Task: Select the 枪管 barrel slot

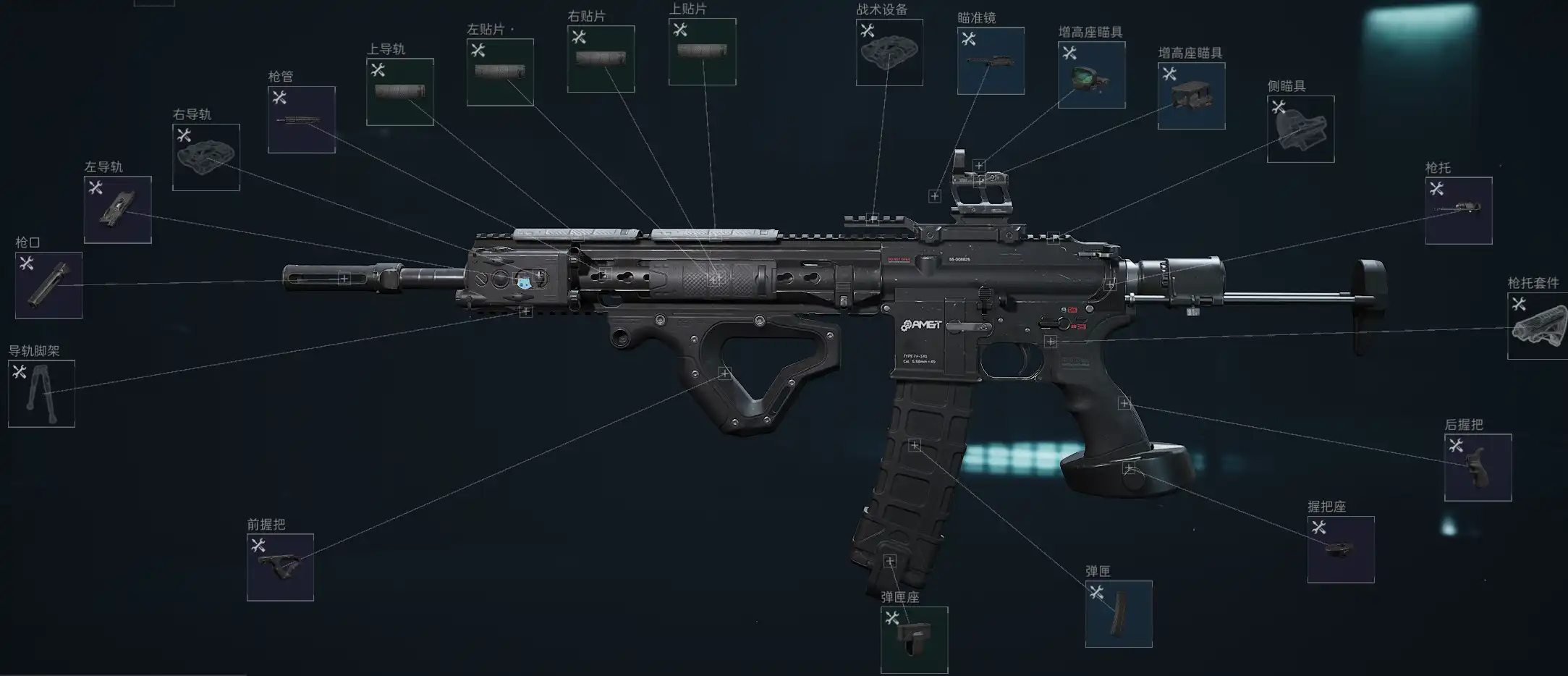Action: (302, 119)
